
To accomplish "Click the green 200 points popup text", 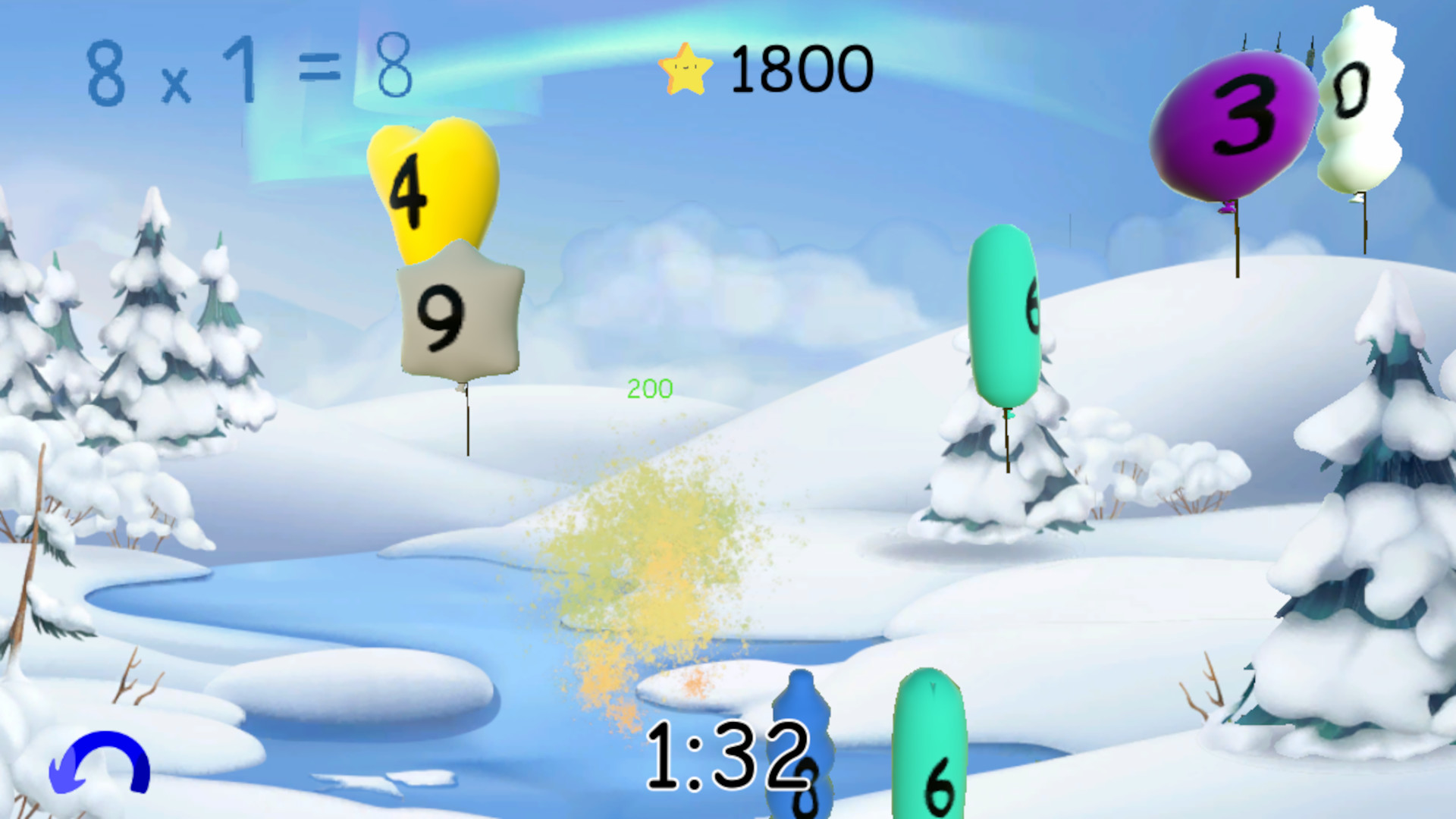I will tap(648, 388).
